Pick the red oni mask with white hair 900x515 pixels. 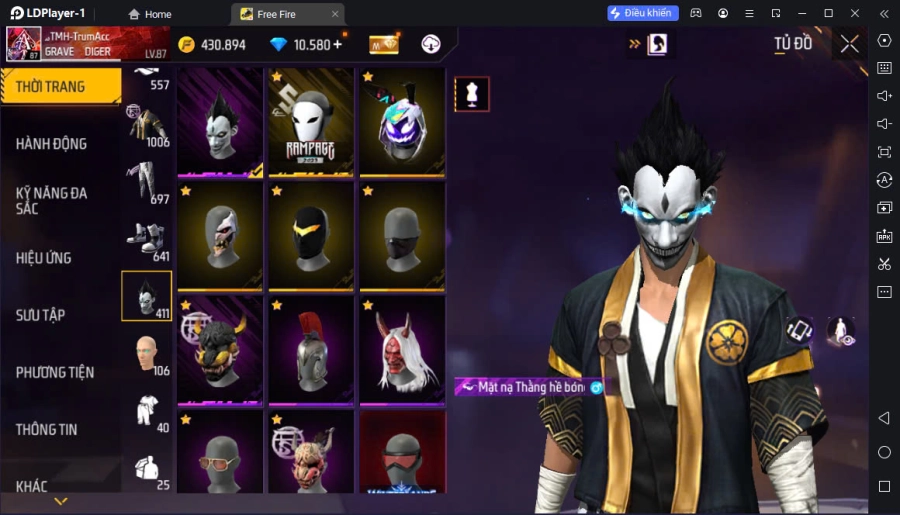(402, 350)
